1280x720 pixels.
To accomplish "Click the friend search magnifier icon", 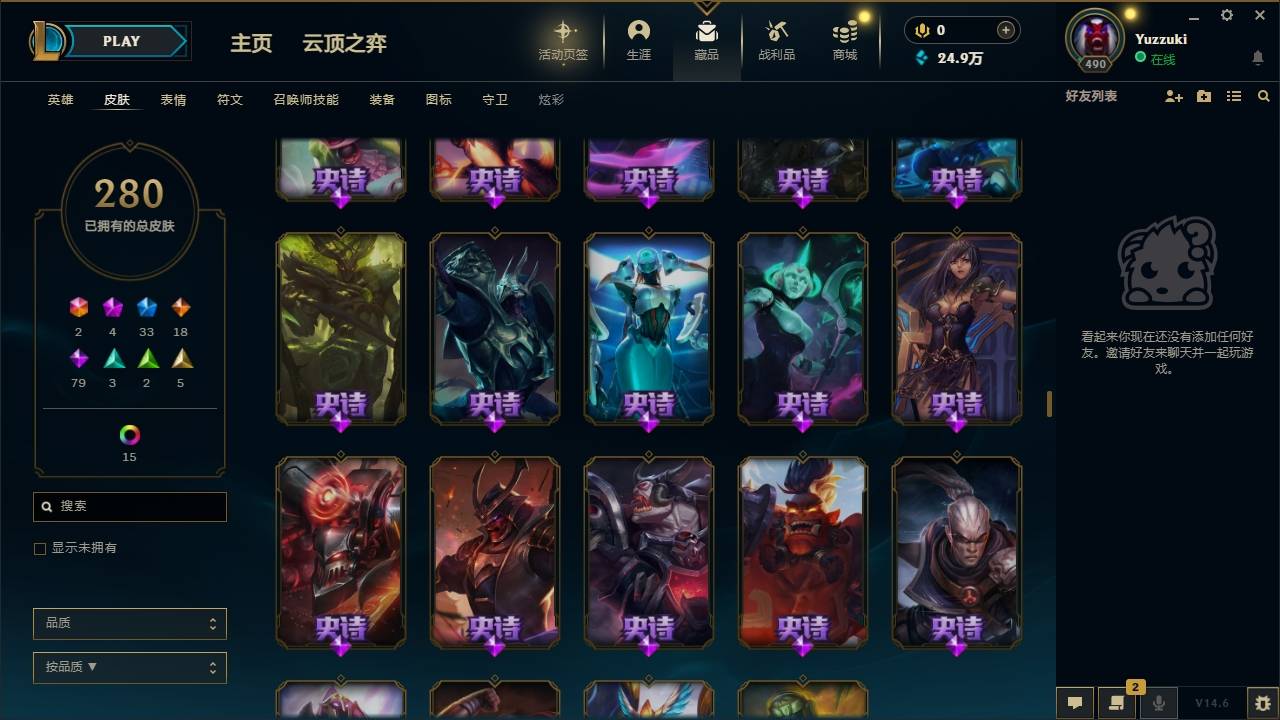I will pos(1264,96).
